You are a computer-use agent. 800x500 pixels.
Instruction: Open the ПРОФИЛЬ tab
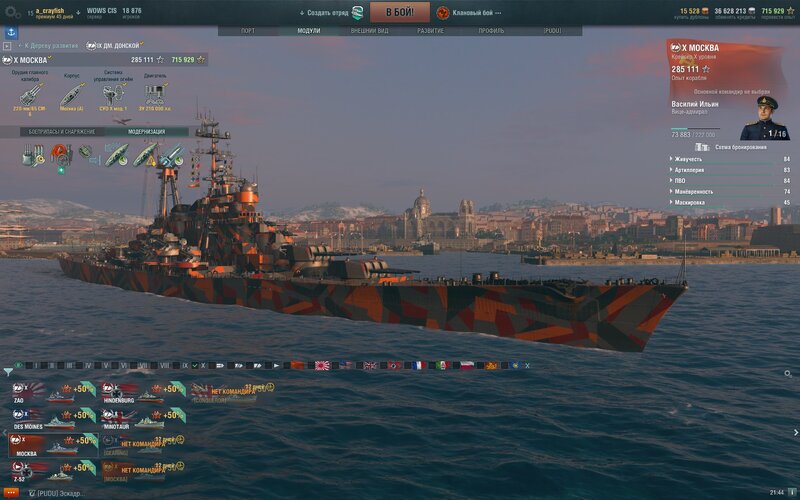[x=491, y=31]
